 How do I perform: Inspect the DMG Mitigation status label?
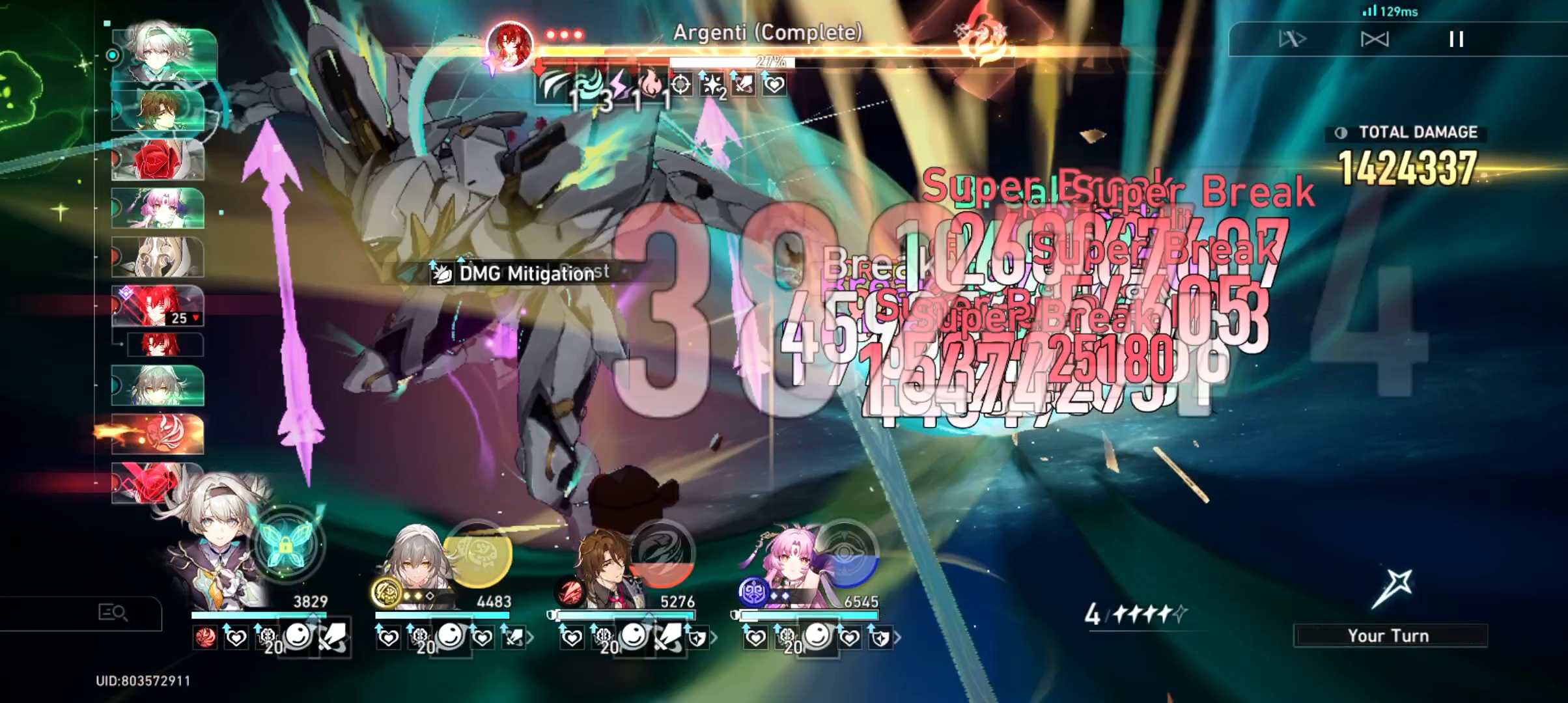coord(521,273)
